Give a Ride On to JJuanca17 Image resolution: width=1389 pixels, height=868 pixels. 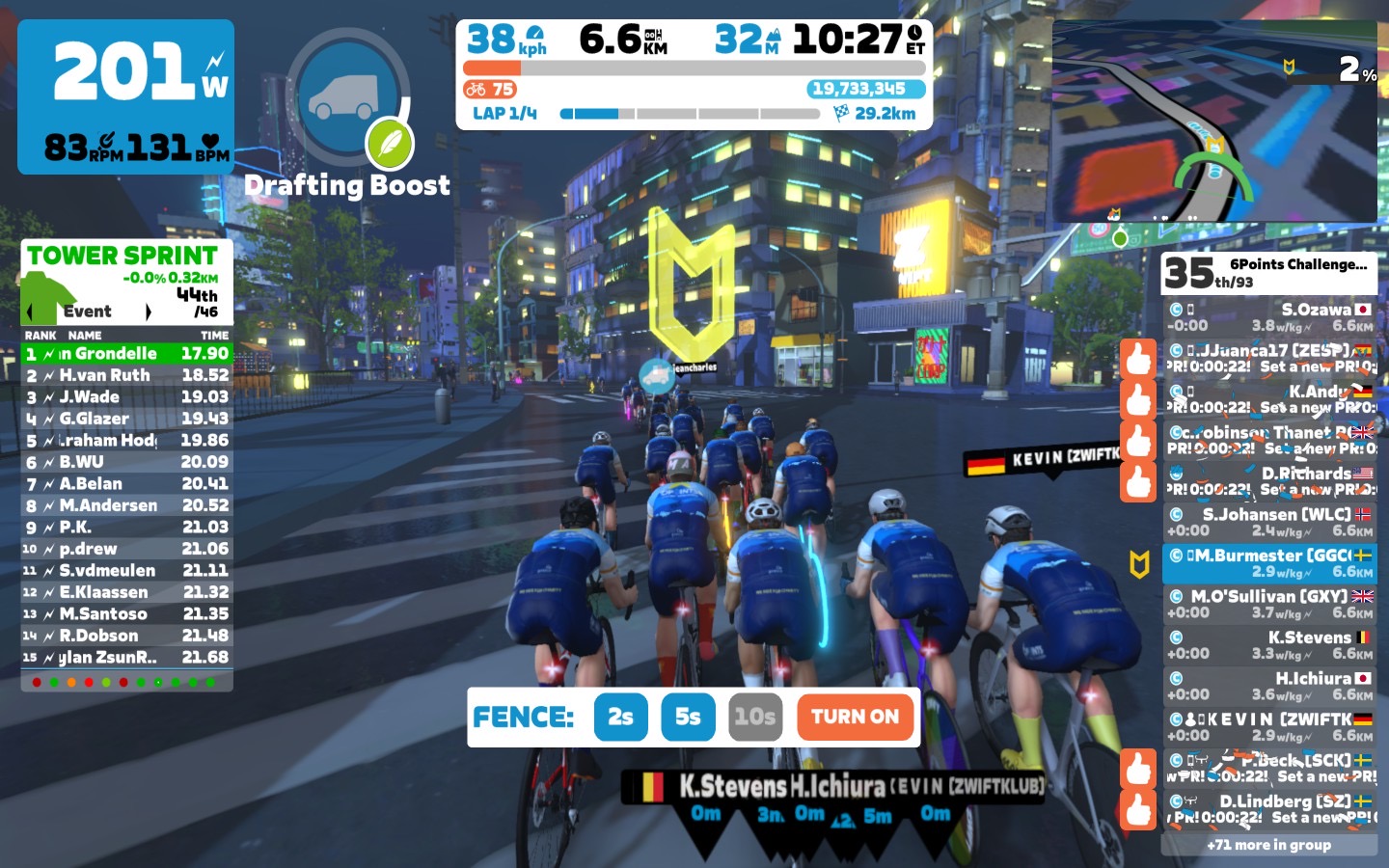(1138, 359)
